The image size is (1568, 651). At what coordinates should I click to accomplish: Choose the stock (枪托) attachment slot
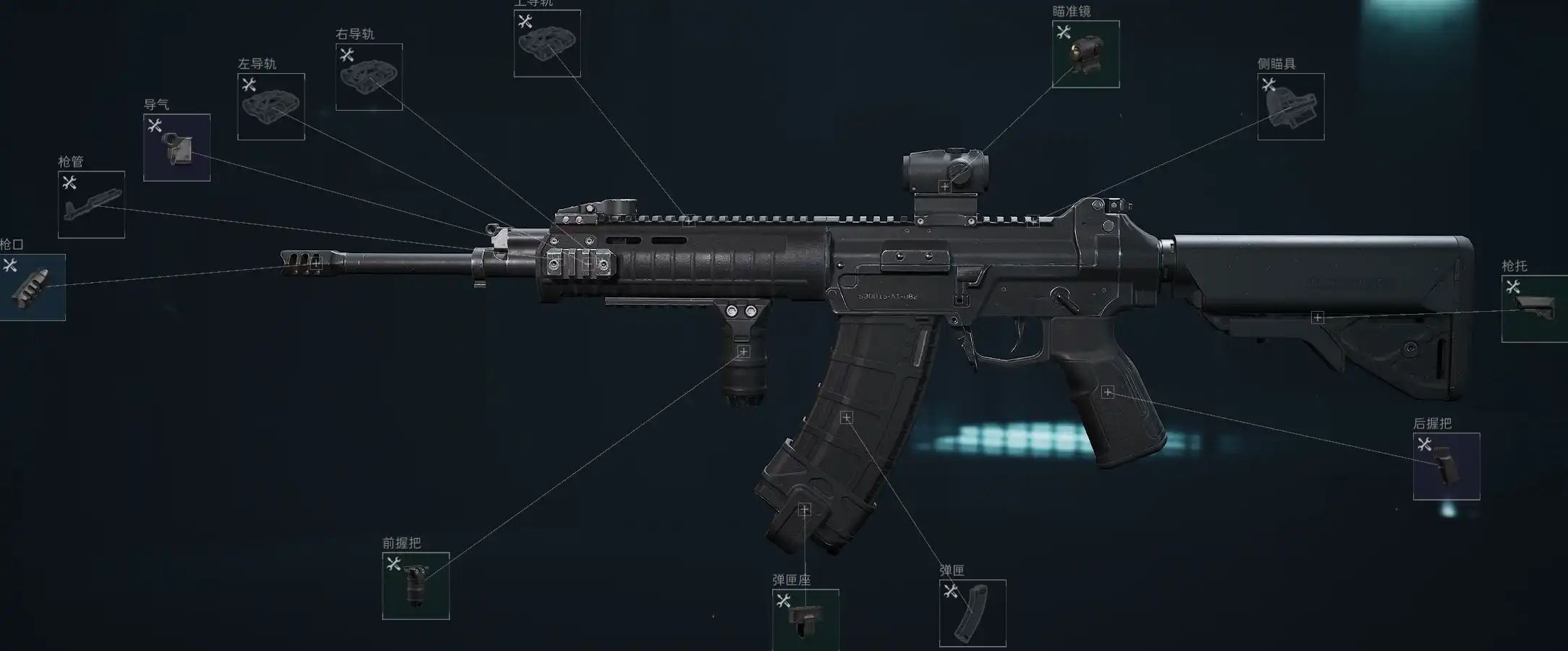(1534, 309)
